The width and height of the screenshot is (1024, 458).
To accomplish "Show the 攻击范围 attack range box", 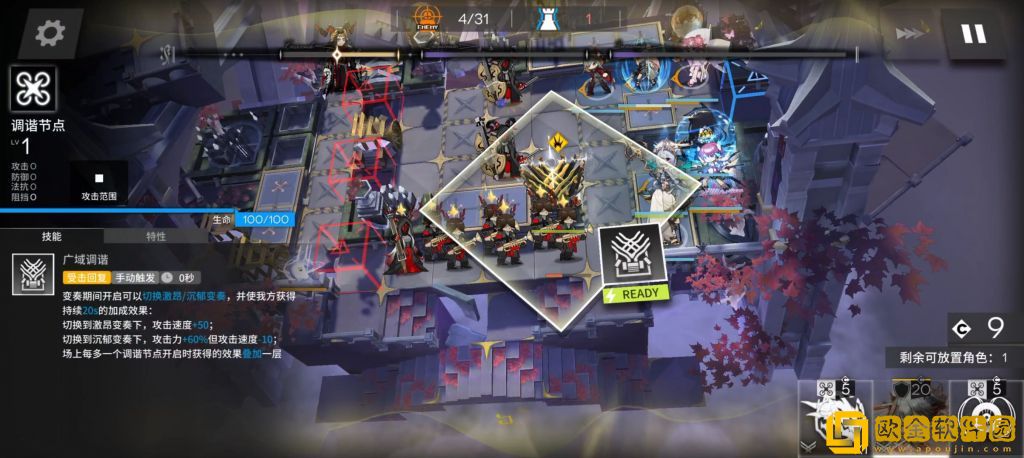I will click(x=98, y=183).
